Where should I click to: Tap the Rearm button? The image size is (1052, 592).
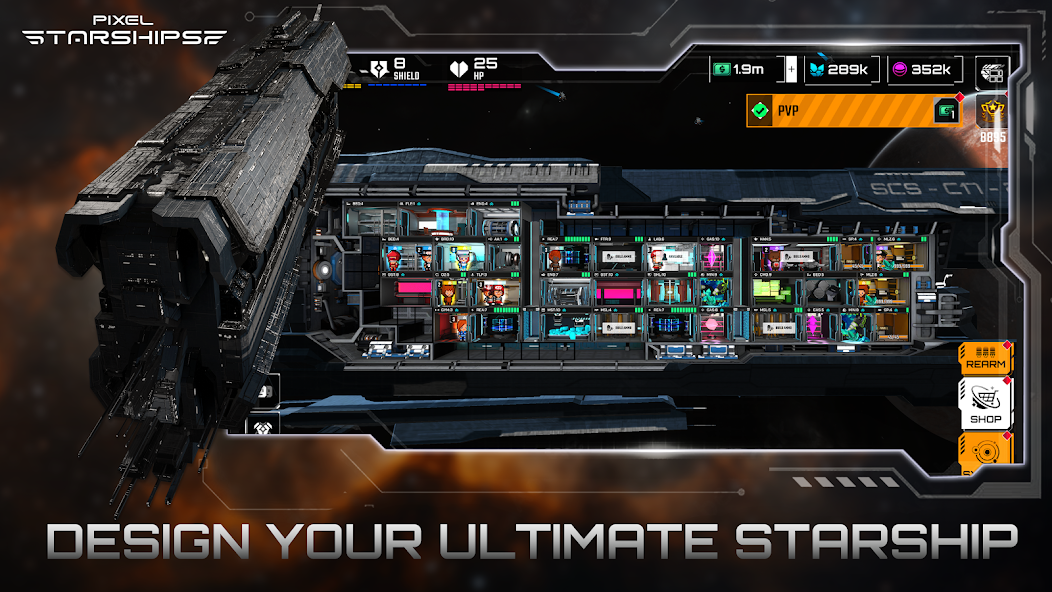pyautogui.click(x=985, y=357)
